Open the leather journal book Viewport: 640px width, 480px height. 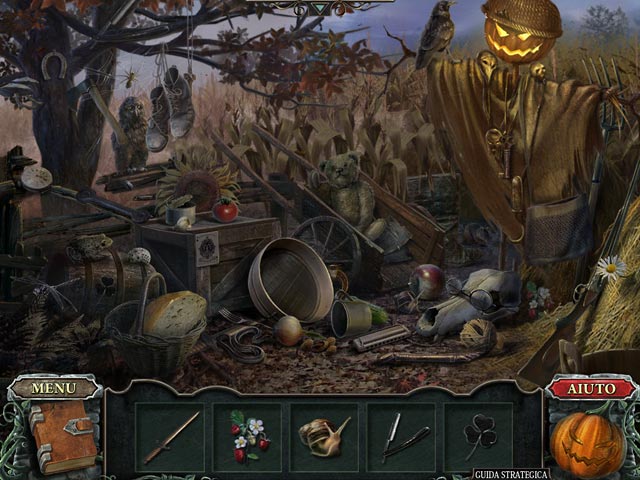(x=61, y=436)
